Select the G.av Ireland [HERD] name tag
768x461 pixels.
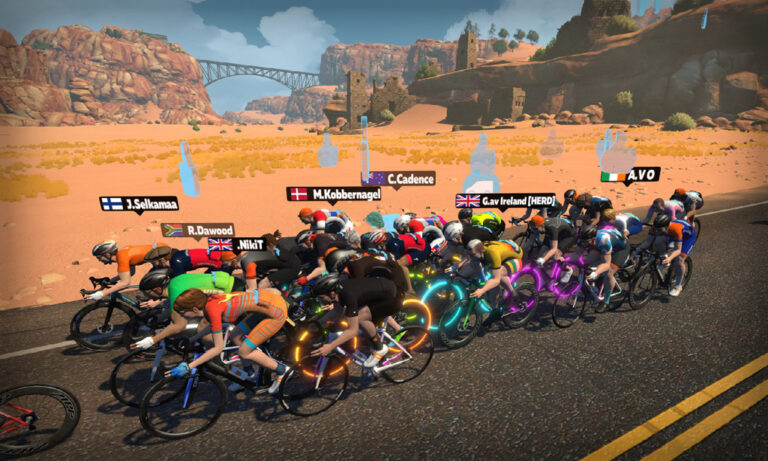click(505, 200)
